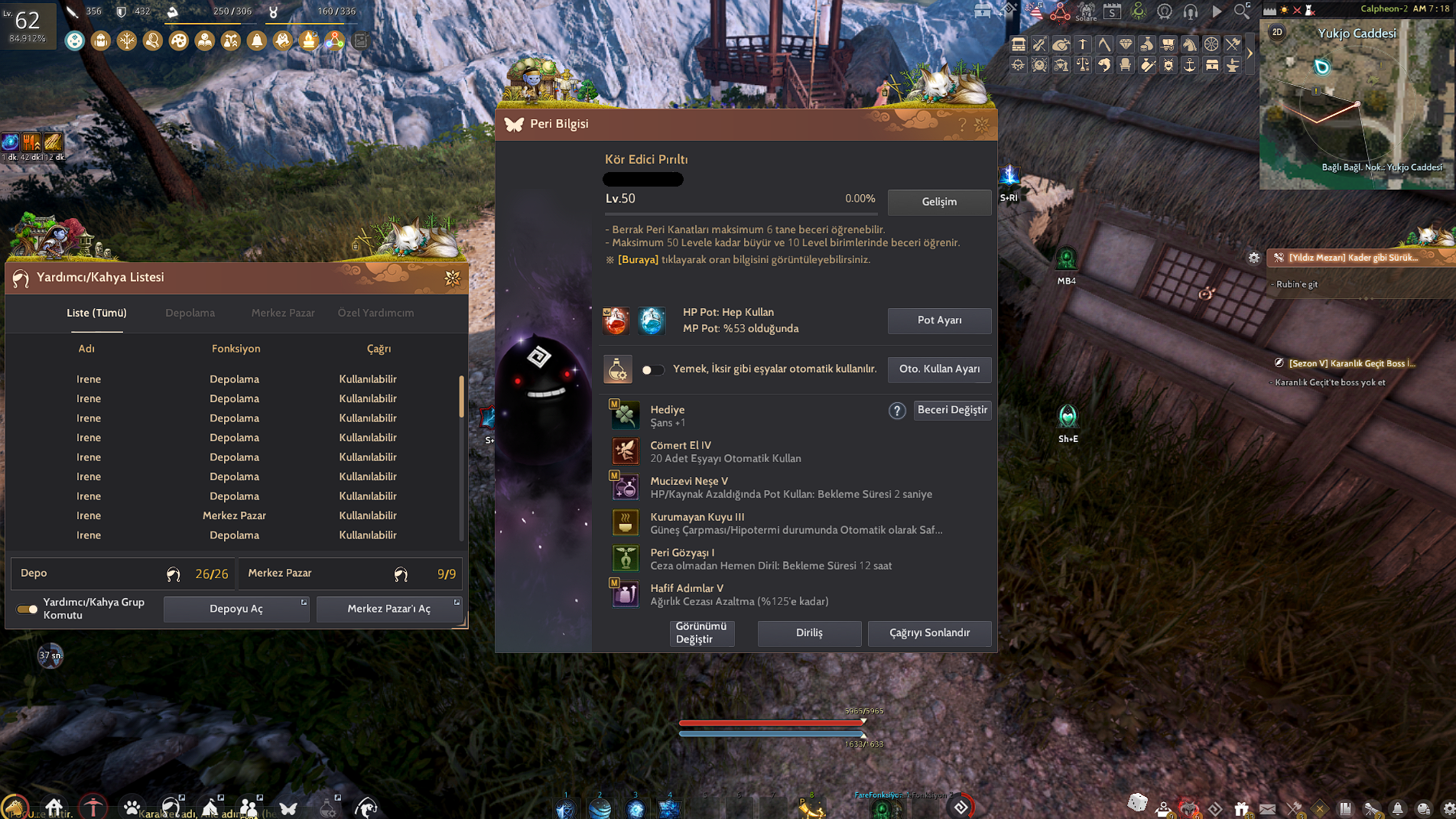The height and width of the screenshot is (819, 1456).
Task: Switch to the Merkez Pazar tab
Action: tap(283, 313)
